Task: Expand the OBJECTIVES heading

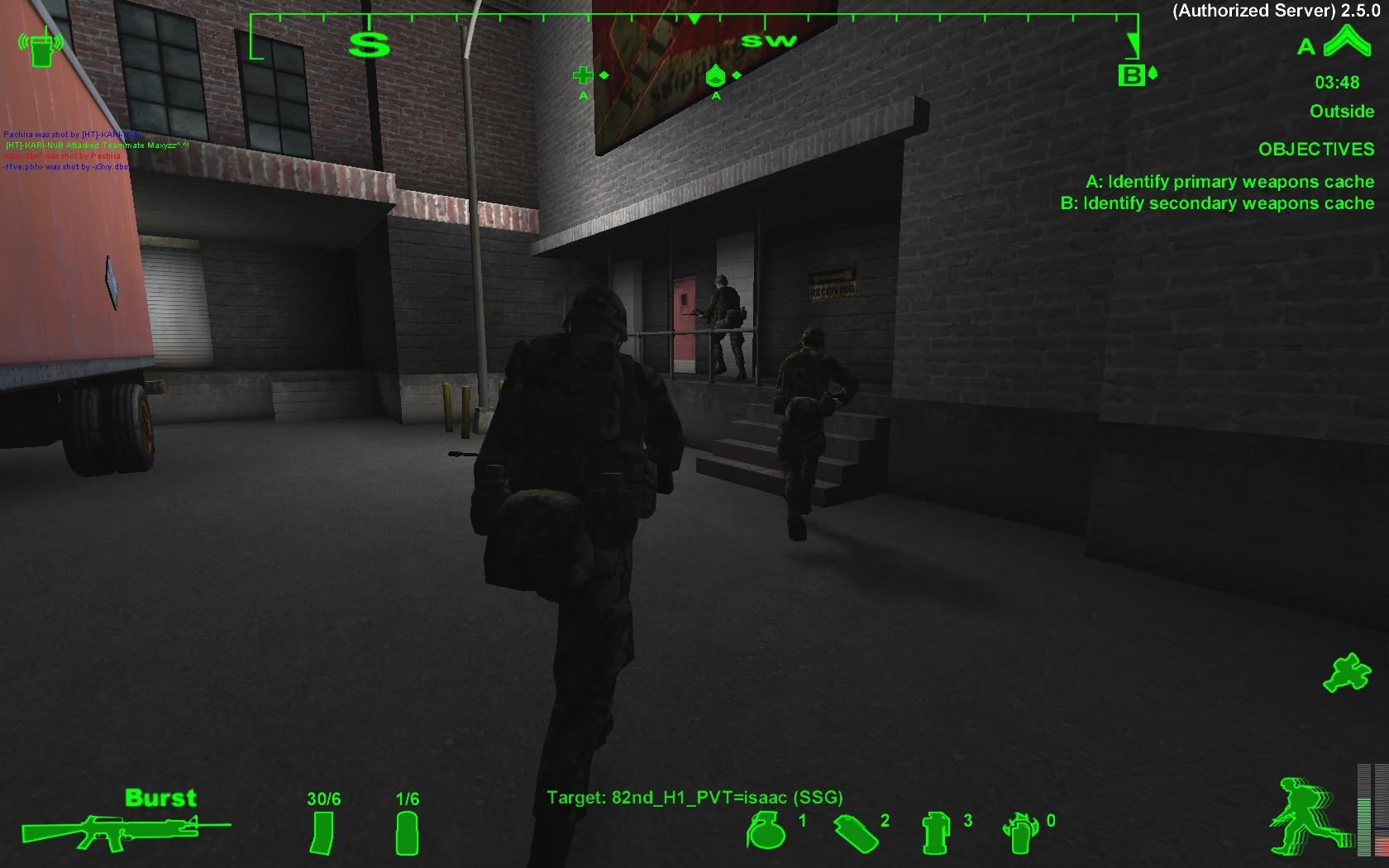Action: [1315, 150]
